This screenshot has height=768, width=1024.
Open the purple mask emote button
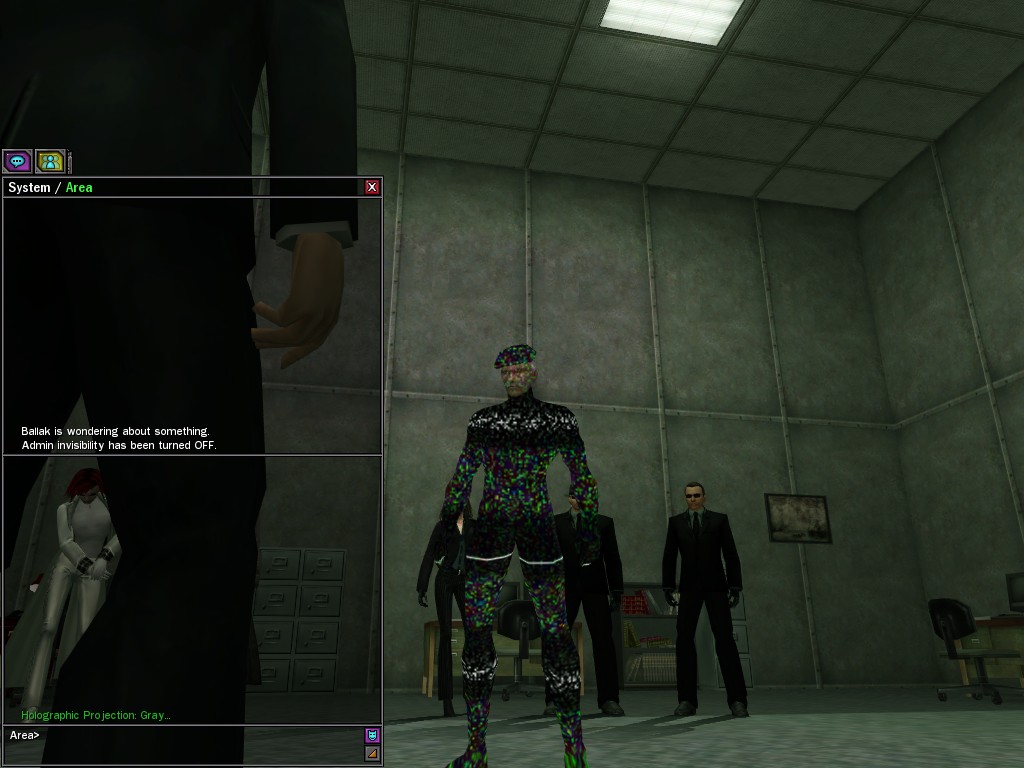(x=372, y=735)
